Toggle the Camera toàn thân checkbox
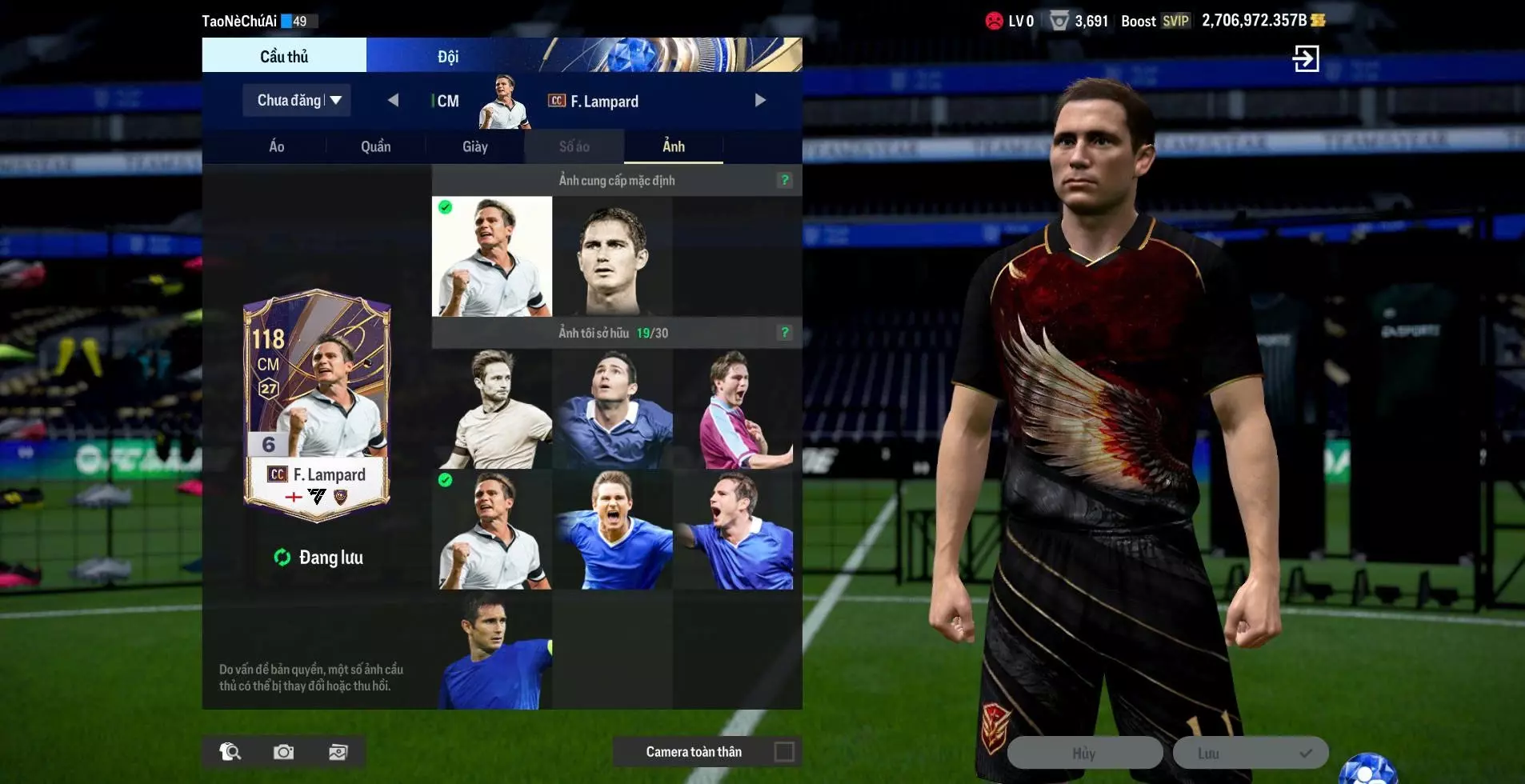 [x=784, y=752]
